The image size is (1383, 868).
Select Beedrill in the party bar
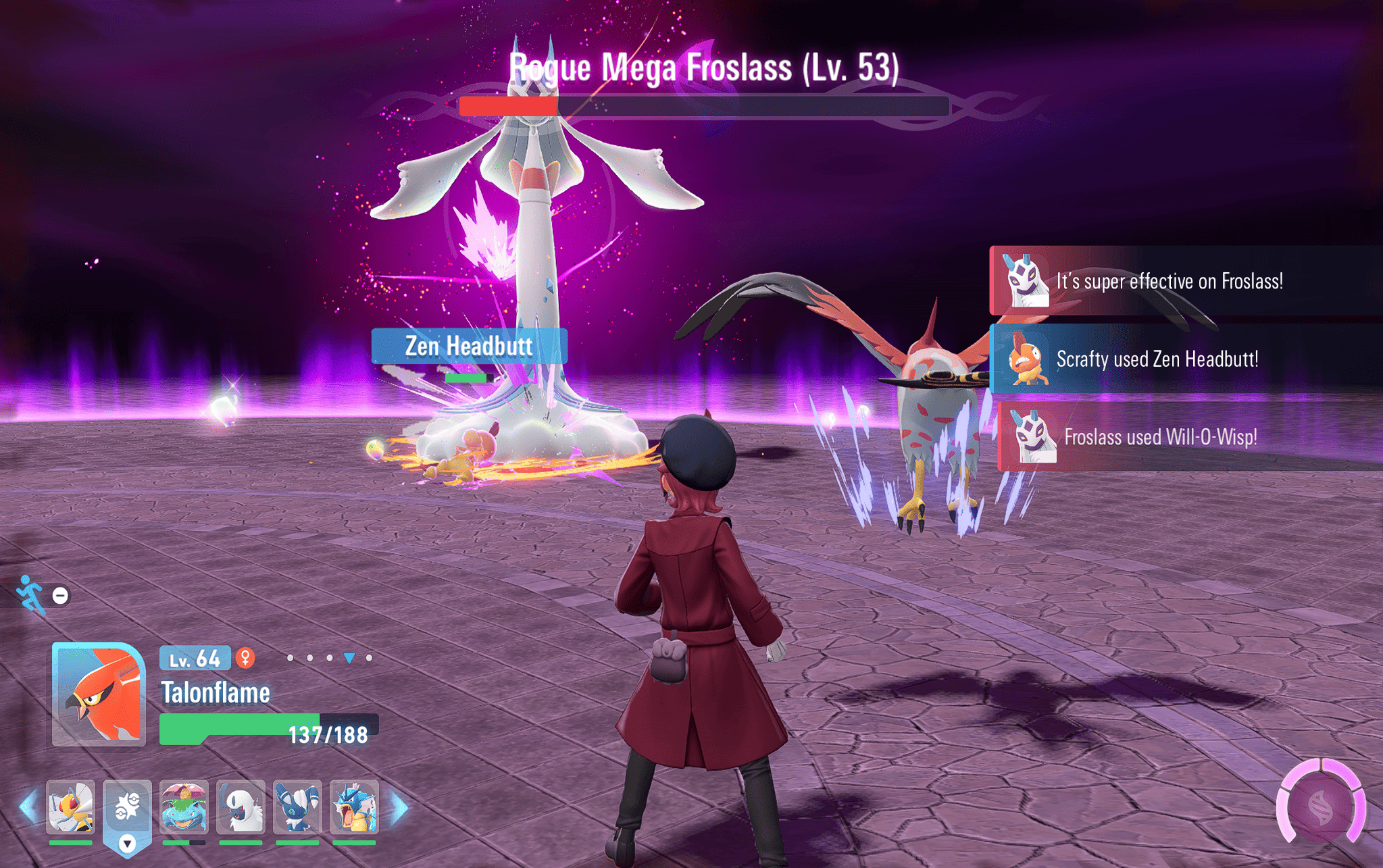[x=71, y=807]
